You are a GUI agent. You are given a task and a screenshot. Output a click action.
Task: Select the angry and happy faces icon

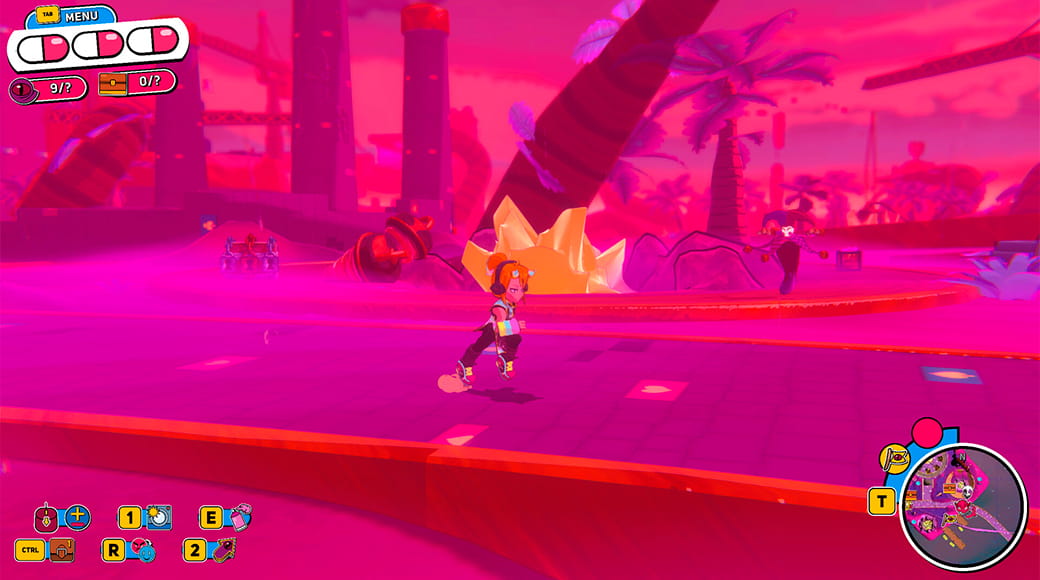coord(143,550)
